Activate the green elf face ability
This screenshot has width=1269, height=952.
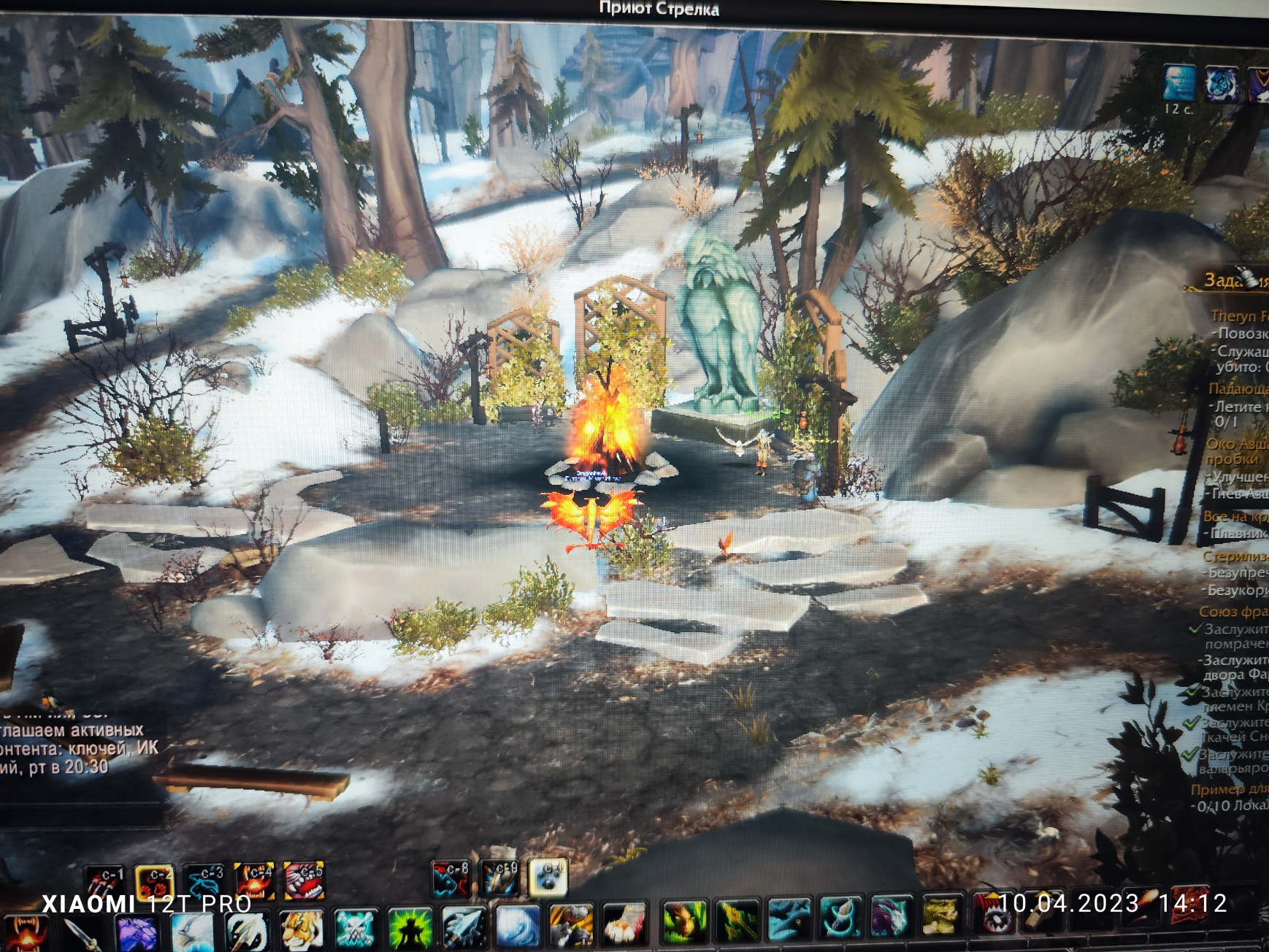pos(683,921)
